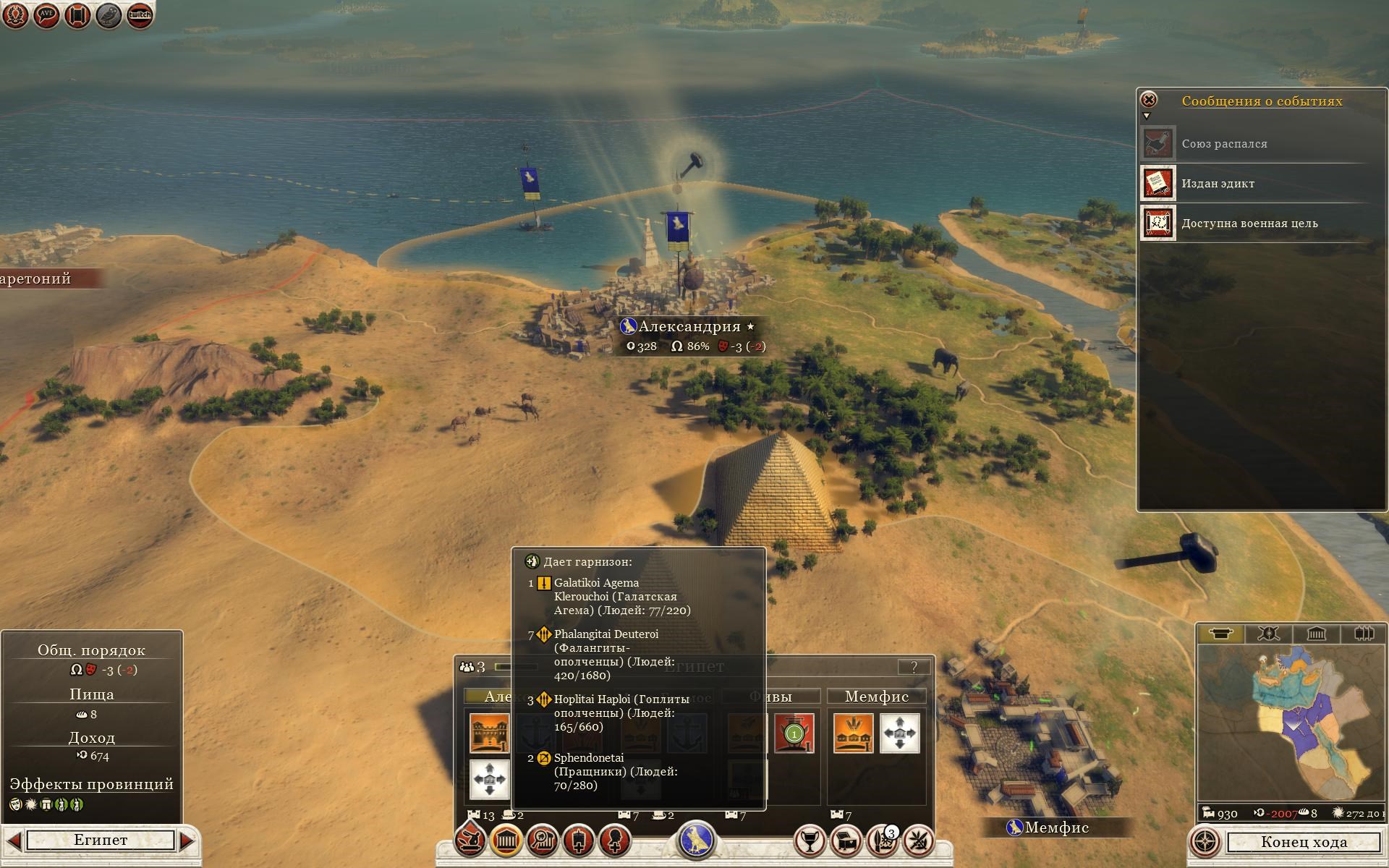Select Memphis's orange farm building slot

click(x=853, y=733)
